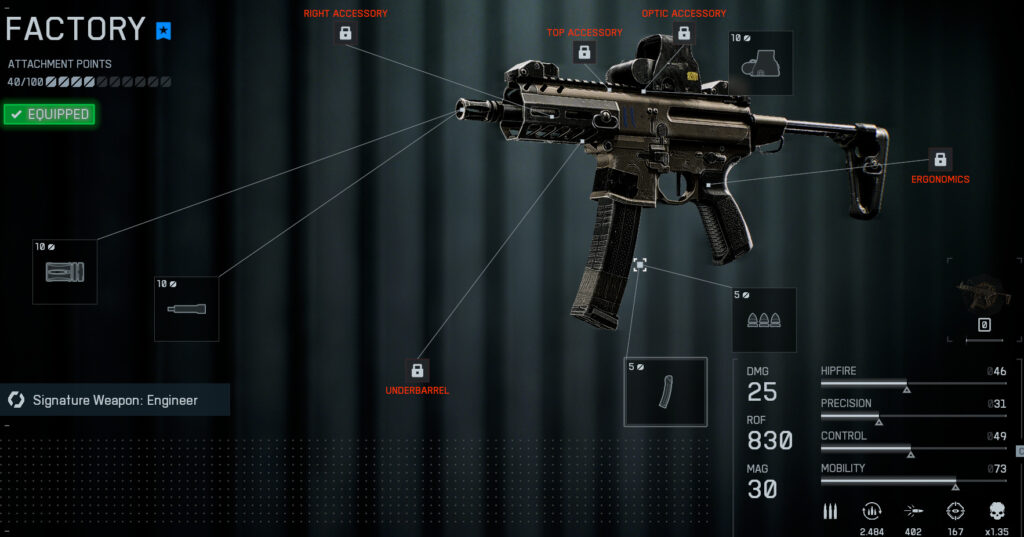1024x537 pixels.
Task: Open the Signature Weapon: Engineer info
Action: [x=115, y=400]
